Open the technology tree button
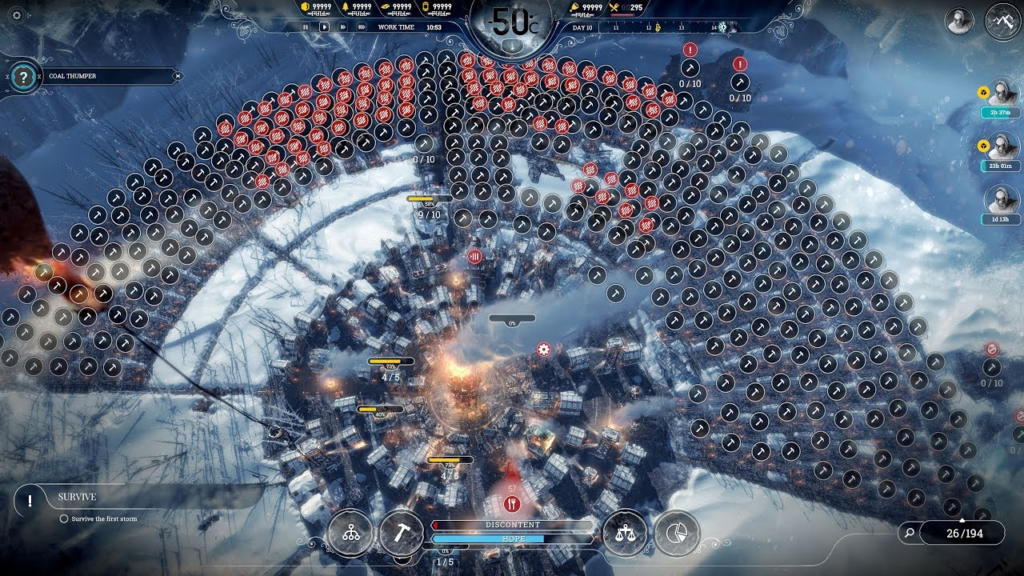The width and height of the screenshot is (1024, 576). [x=351, y=534]
